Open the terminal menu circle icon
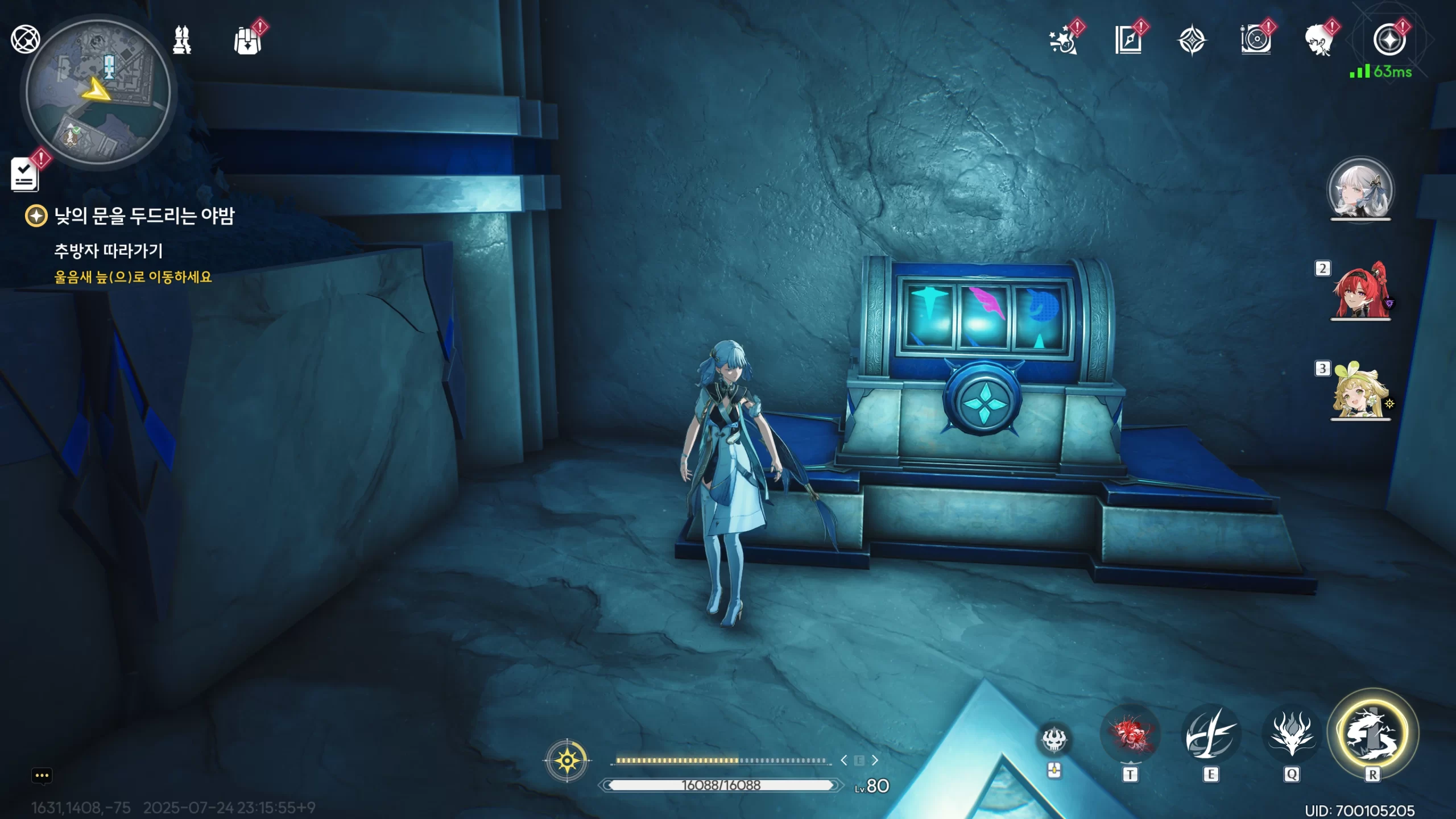 tap(1389, 40)
